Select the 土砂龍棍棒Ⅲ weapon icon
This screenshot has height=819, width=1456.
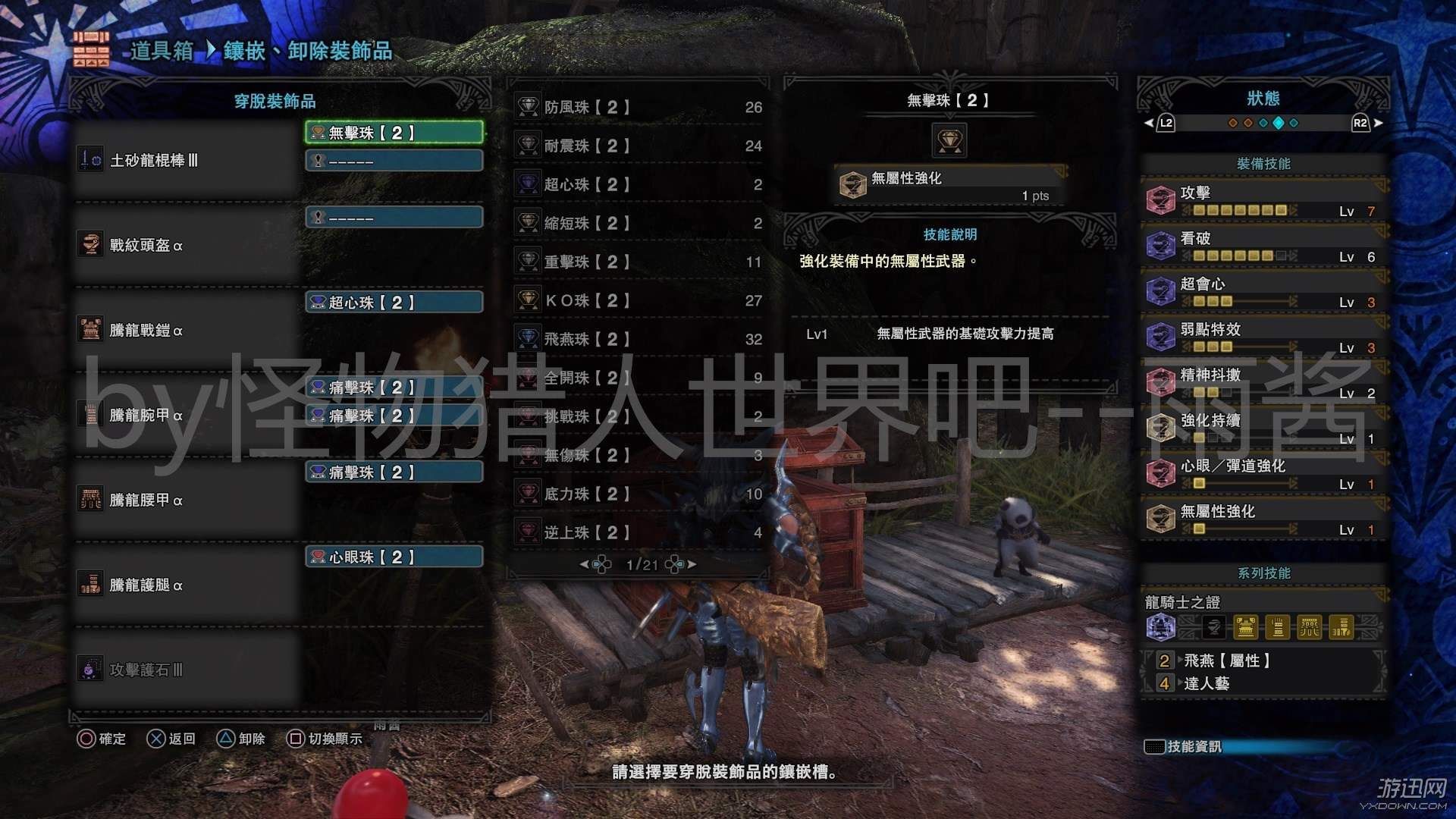tap(90, 160)
